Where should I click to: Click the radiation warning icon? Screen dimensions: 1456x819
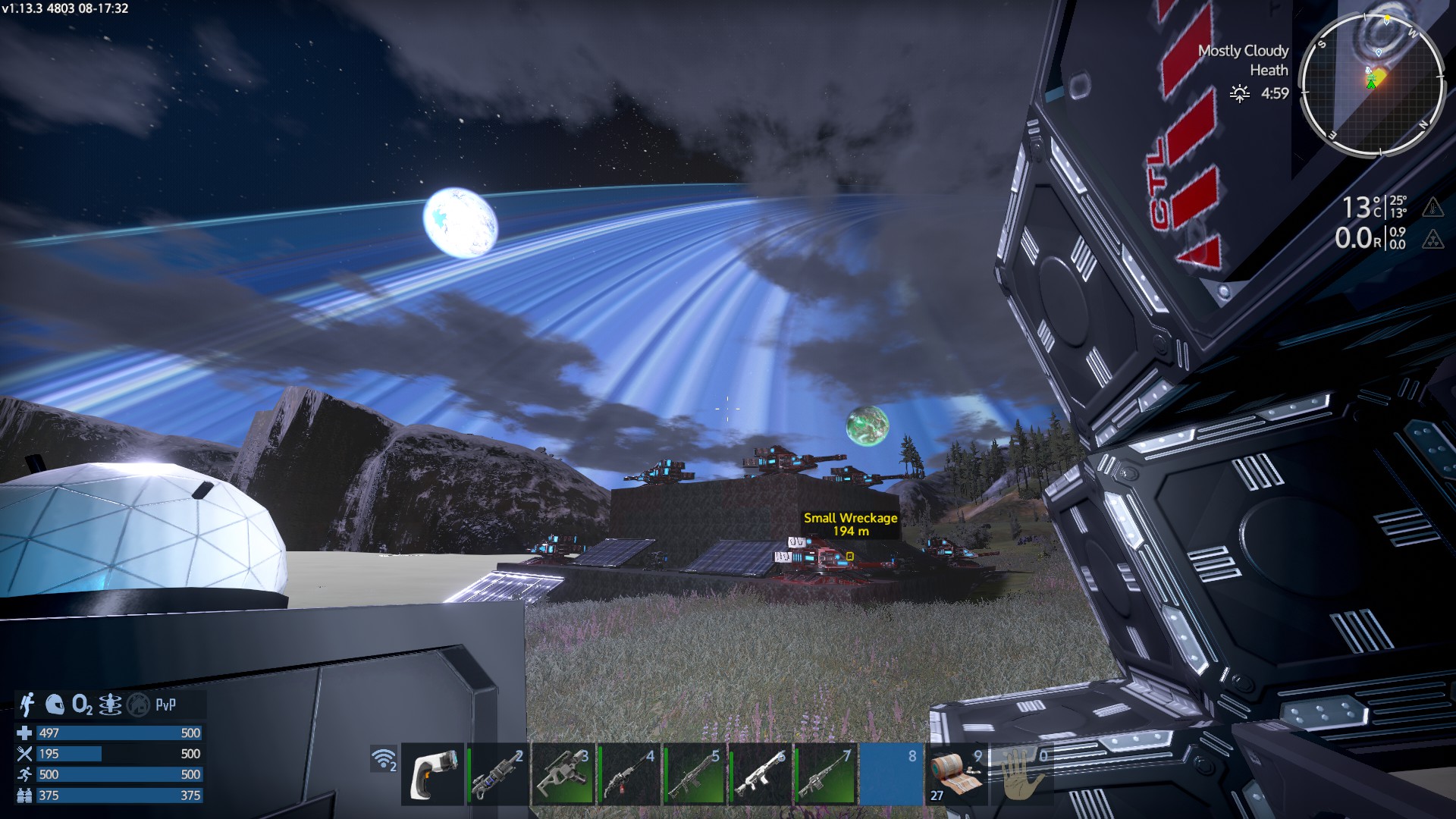tap(1432, 240)
